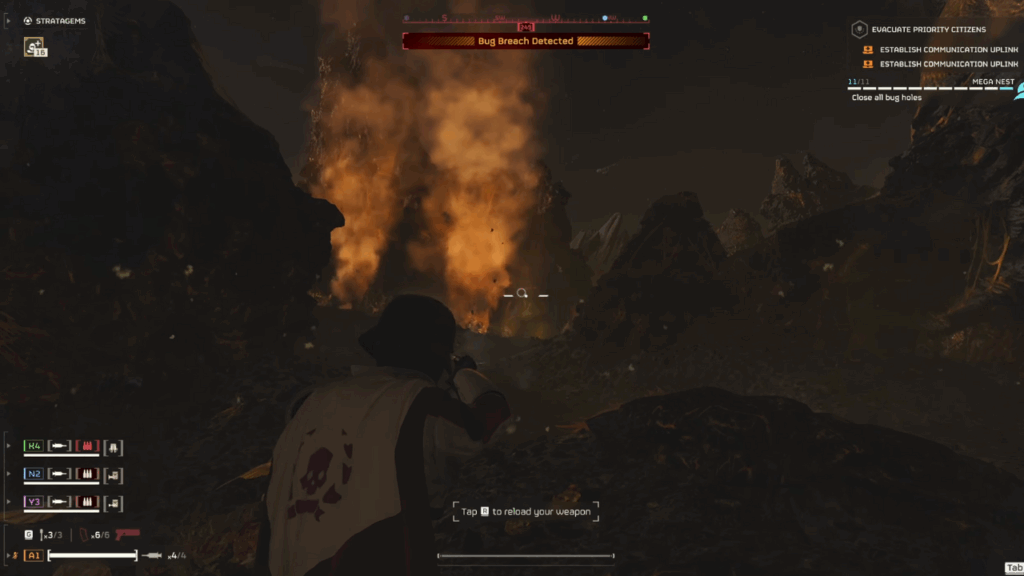This screenshot has width=1024, height=576.
Task: Select the reinforce stratagem icon
Action: click(x=35, y=46)
